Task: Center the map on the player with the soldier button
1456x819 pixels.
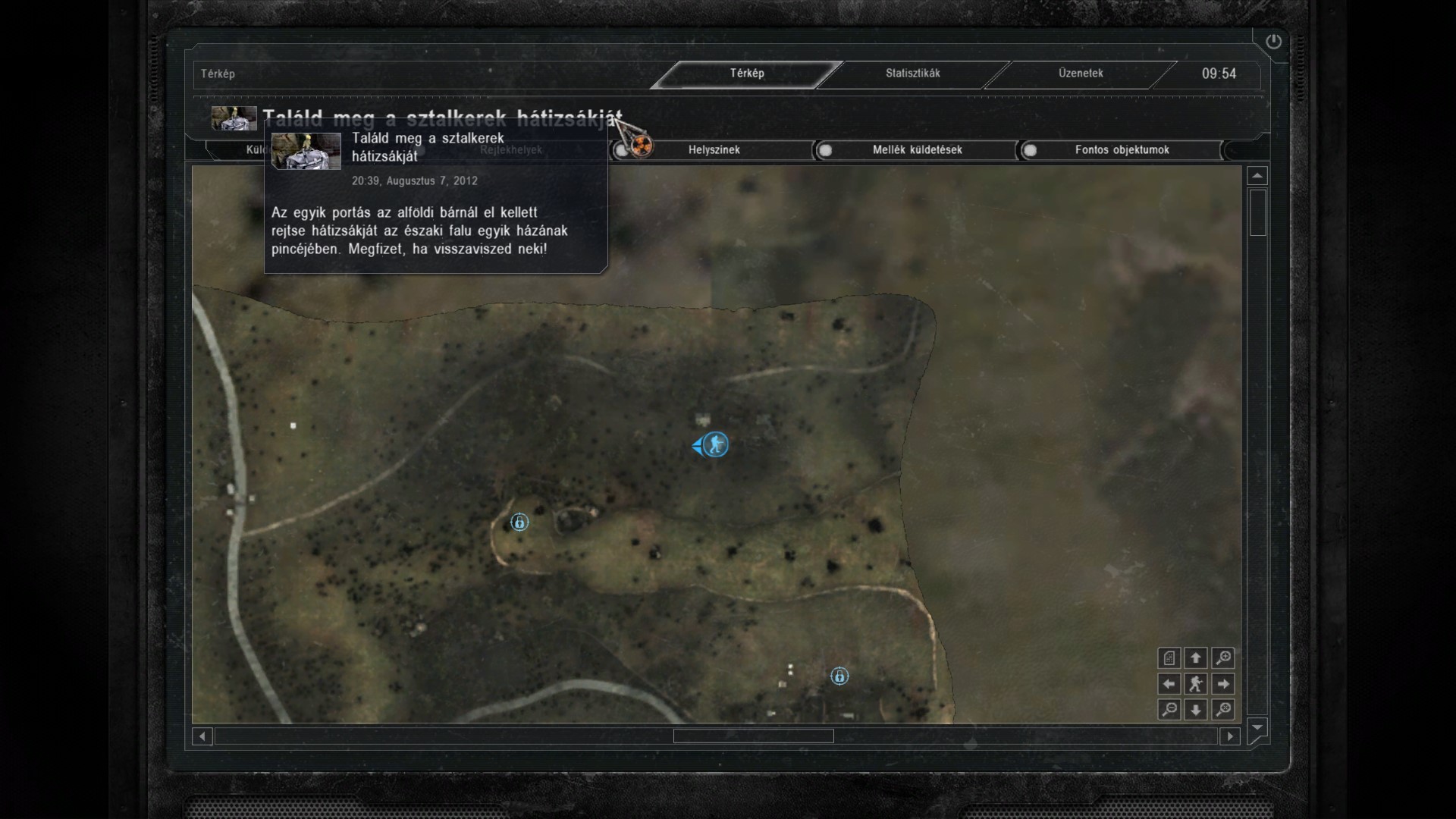Action: 1196,684
